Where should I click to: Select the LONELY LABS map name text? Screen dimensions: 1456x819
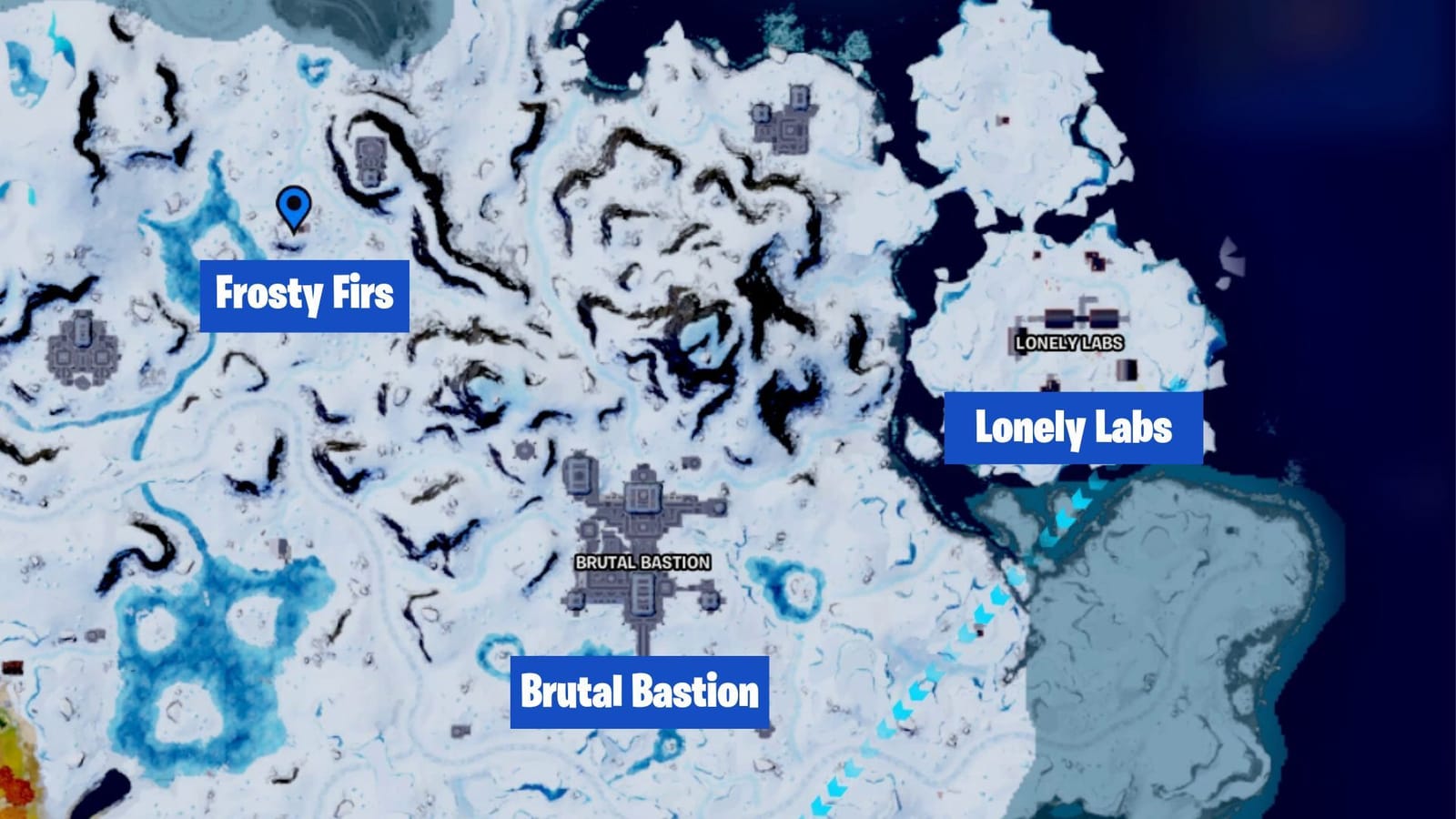pyautogui.click(x=1069, y=342)
